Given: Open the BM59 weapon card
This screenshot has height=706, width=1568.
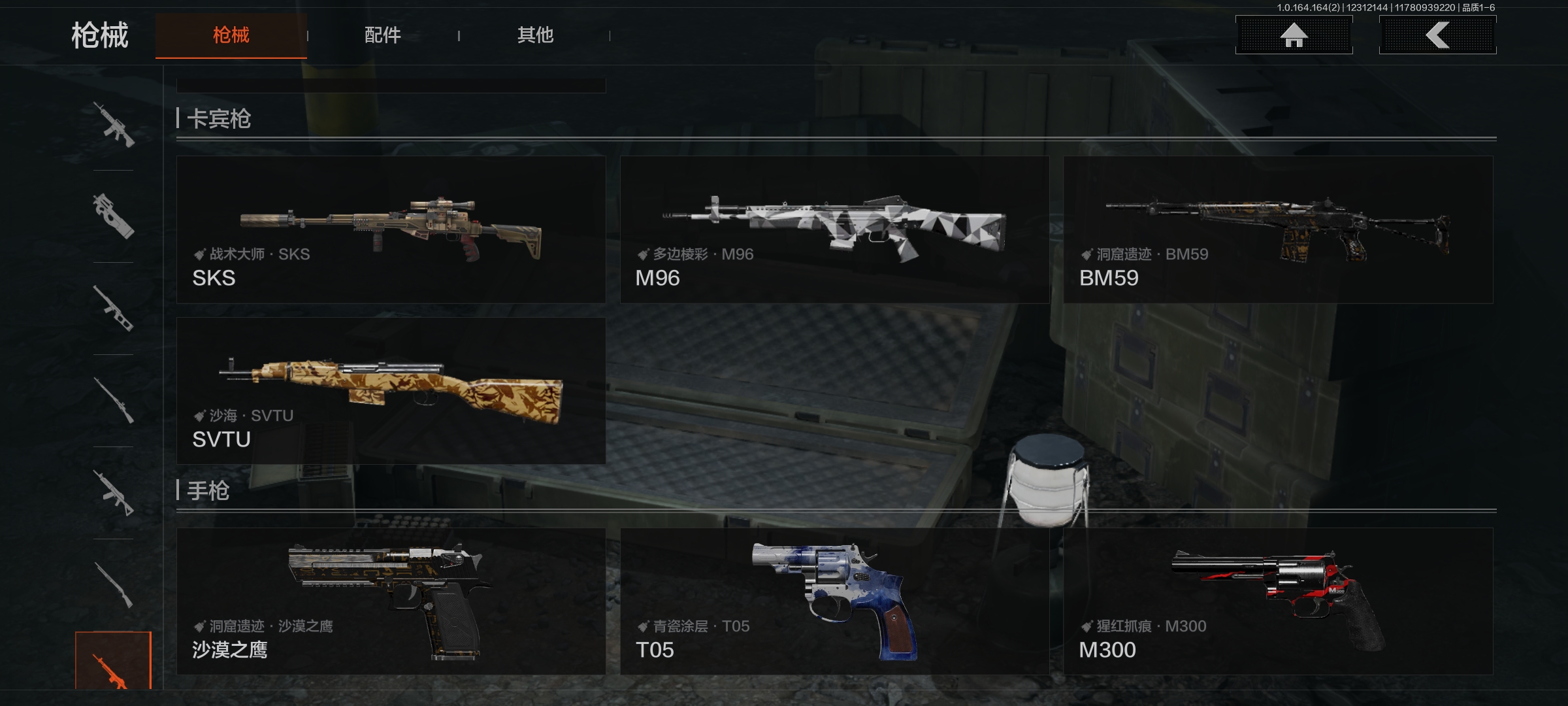Looking at the screenshot, I should [1278, 229].
